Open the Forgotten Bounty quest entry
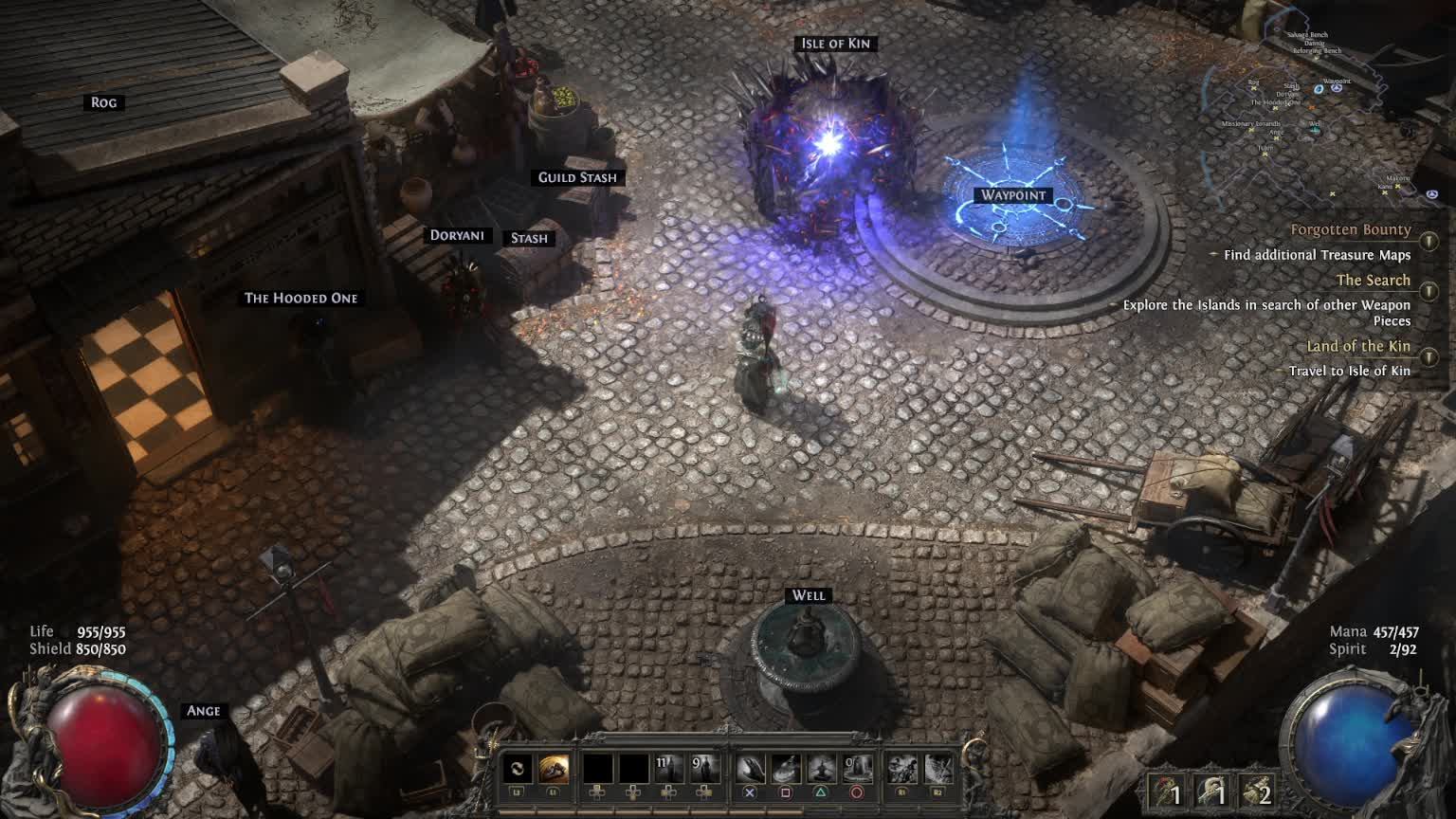 1350,230
